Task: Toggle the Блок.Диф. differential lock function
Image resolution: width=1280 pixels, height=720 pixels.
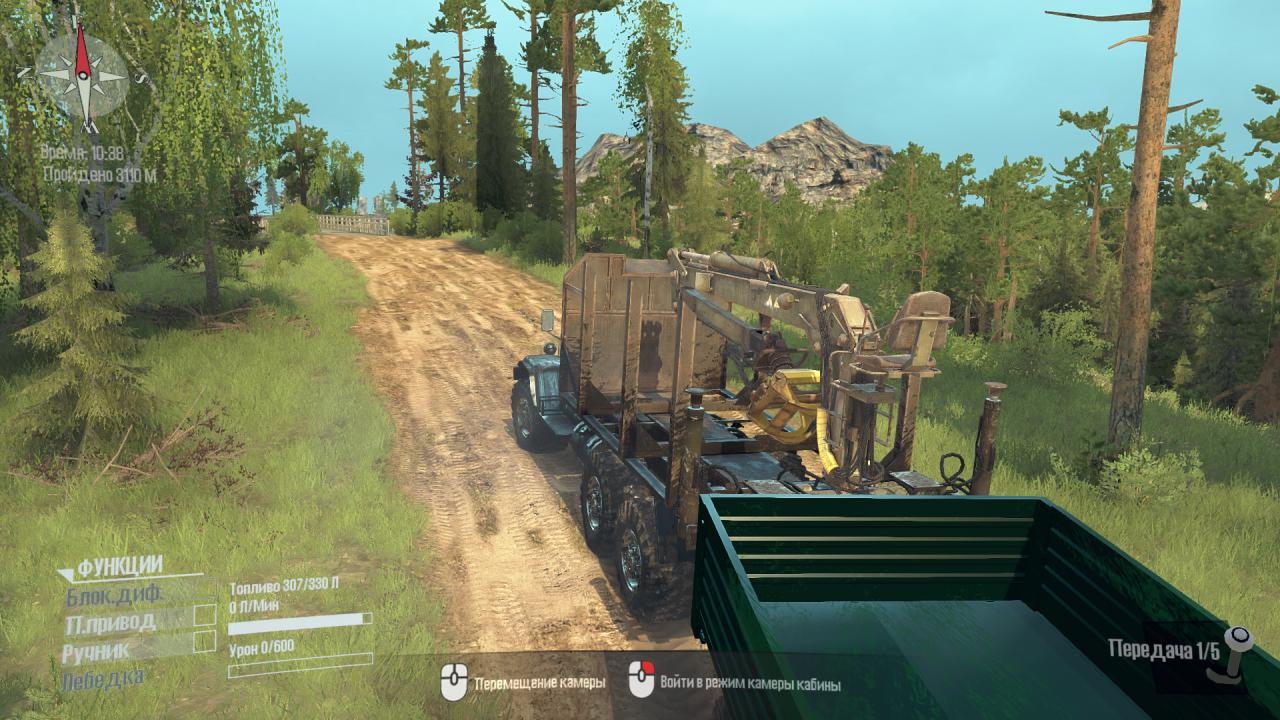Action: 114,597
